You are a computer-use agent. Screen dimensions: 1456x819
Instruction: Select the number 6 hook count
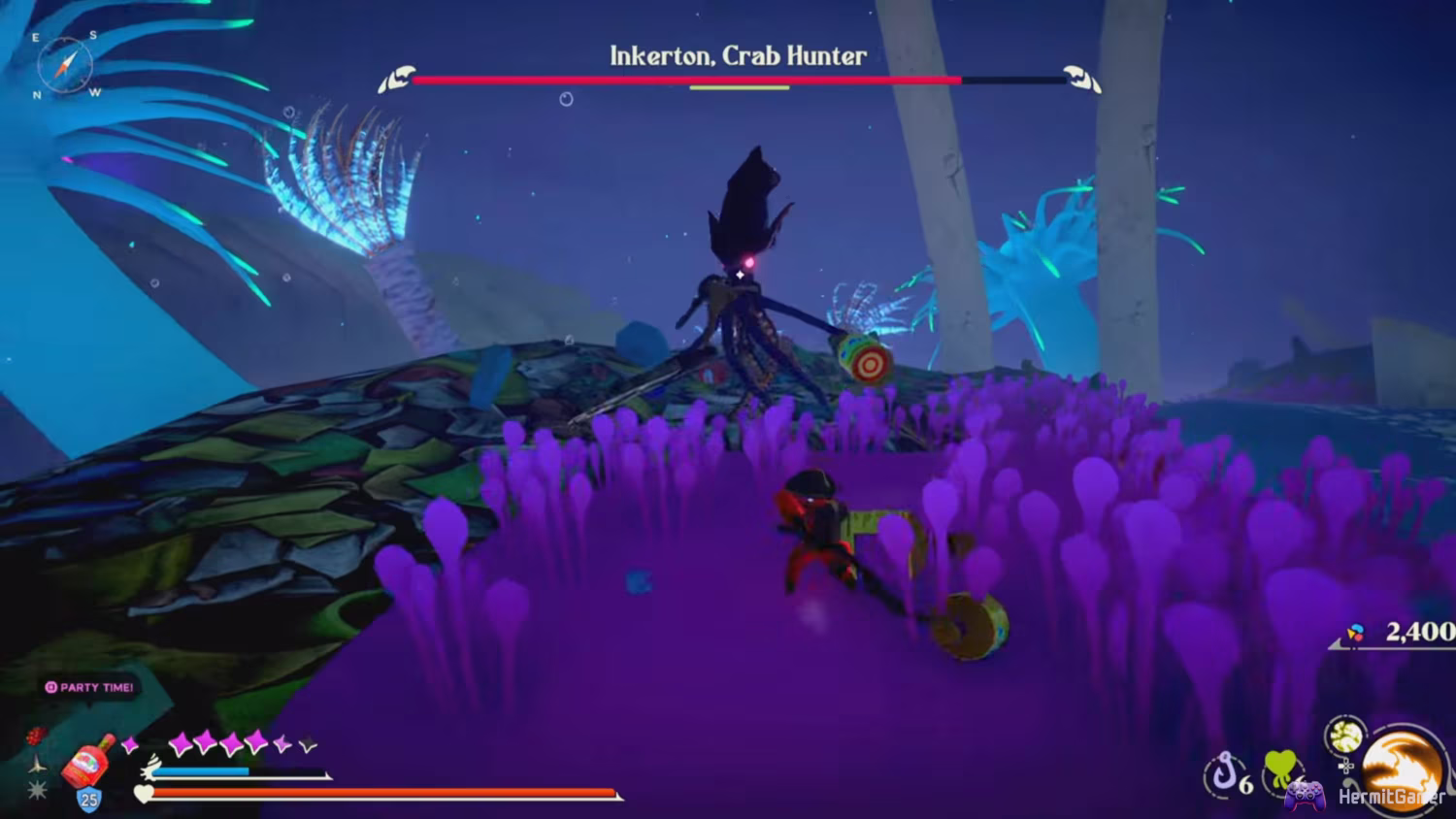[x=1247, y=785]
